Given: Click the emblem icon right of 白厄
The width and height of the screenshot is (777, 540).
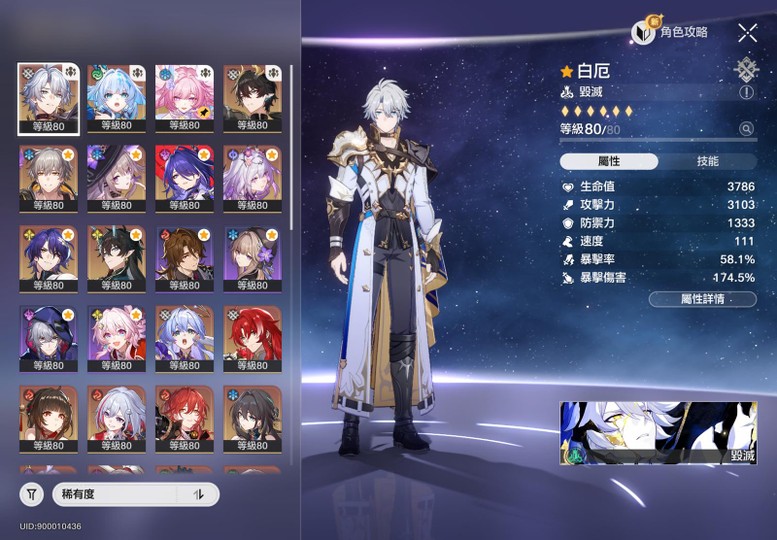Looking at the screenshot, I should coord(747,70).
